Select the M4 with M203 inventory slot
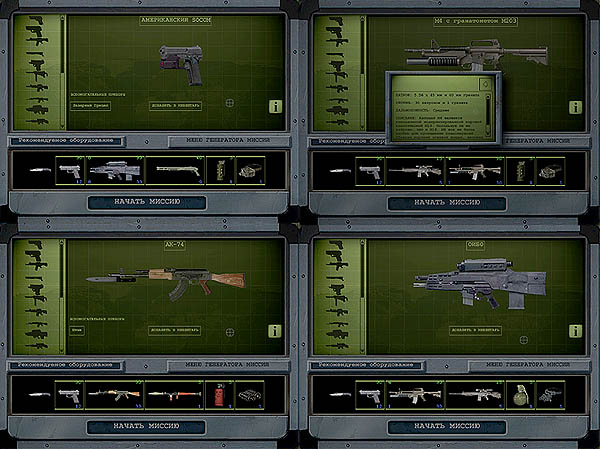The image size is (600, 449). click(x=473, y=171)
